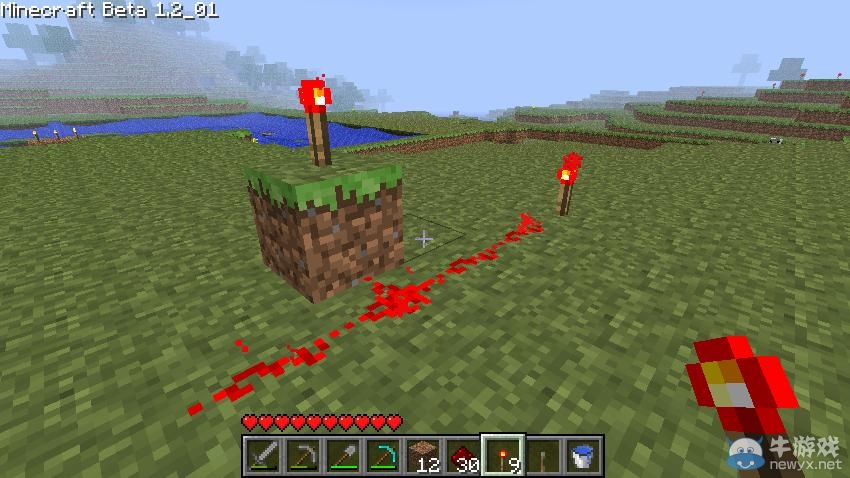Select the water bucket hotbar slot
Viewport: 850px width, 478px height.
pos(582,455)
